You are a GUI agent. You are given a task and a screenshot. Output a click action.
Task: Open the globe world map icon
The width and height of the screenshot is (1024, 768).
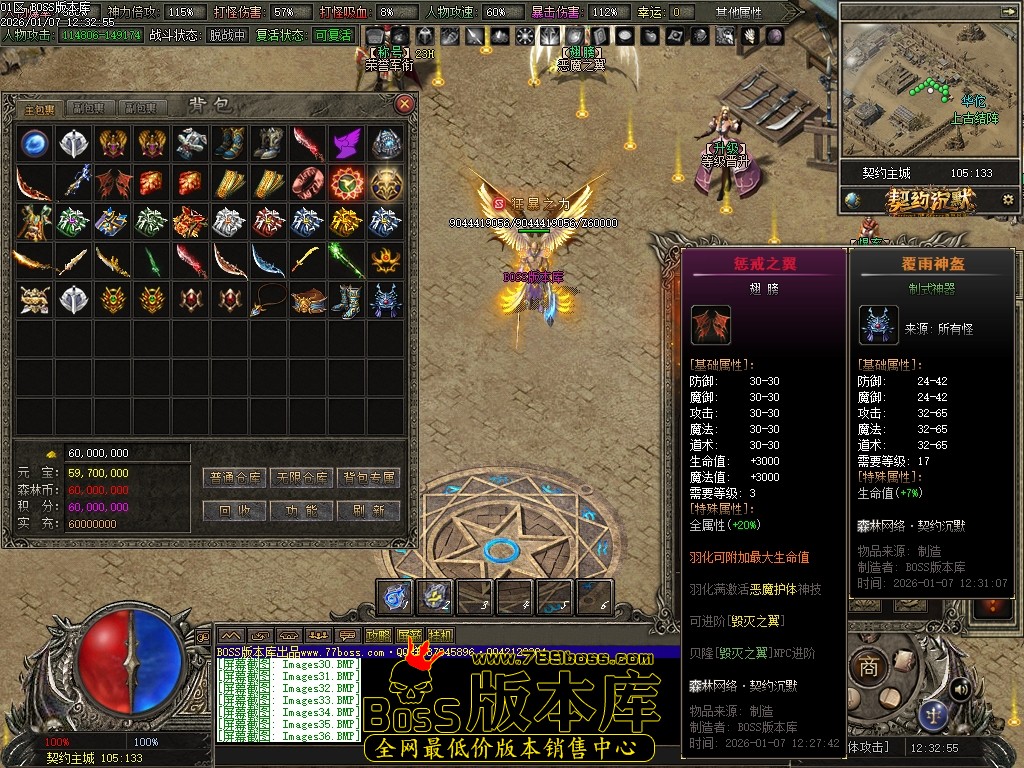point(853,200)
